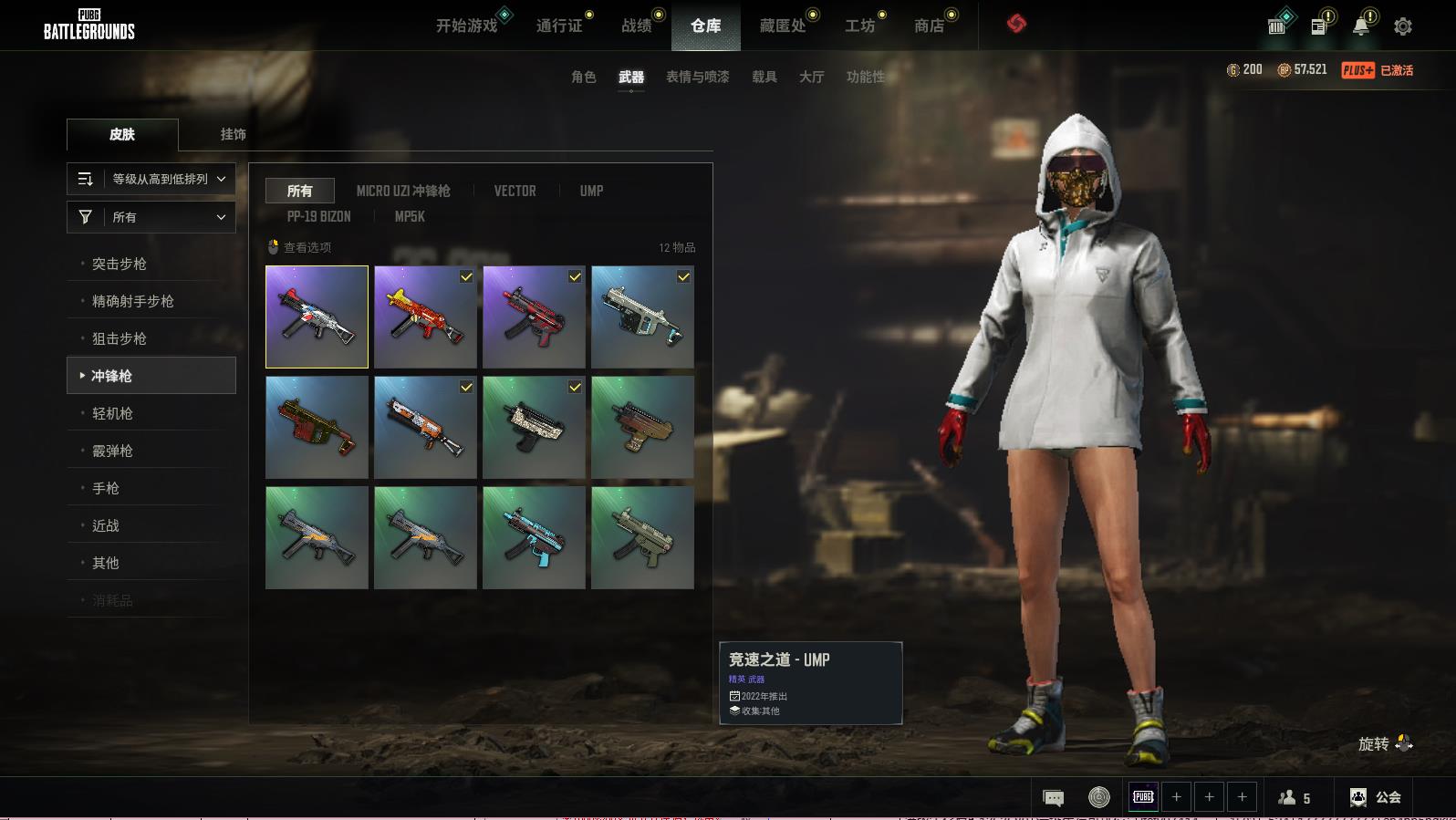
Task: Select the 霰弹枪 shotgun category
Action: [112, 451]
